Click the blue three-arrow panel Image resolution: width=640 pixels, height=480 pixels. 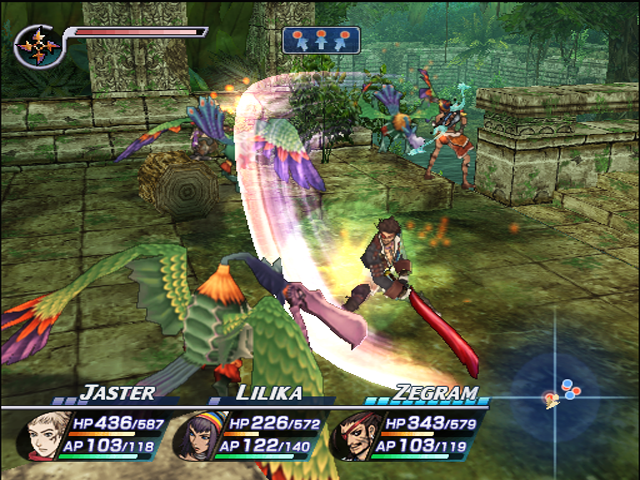click(x=320, y=40)
